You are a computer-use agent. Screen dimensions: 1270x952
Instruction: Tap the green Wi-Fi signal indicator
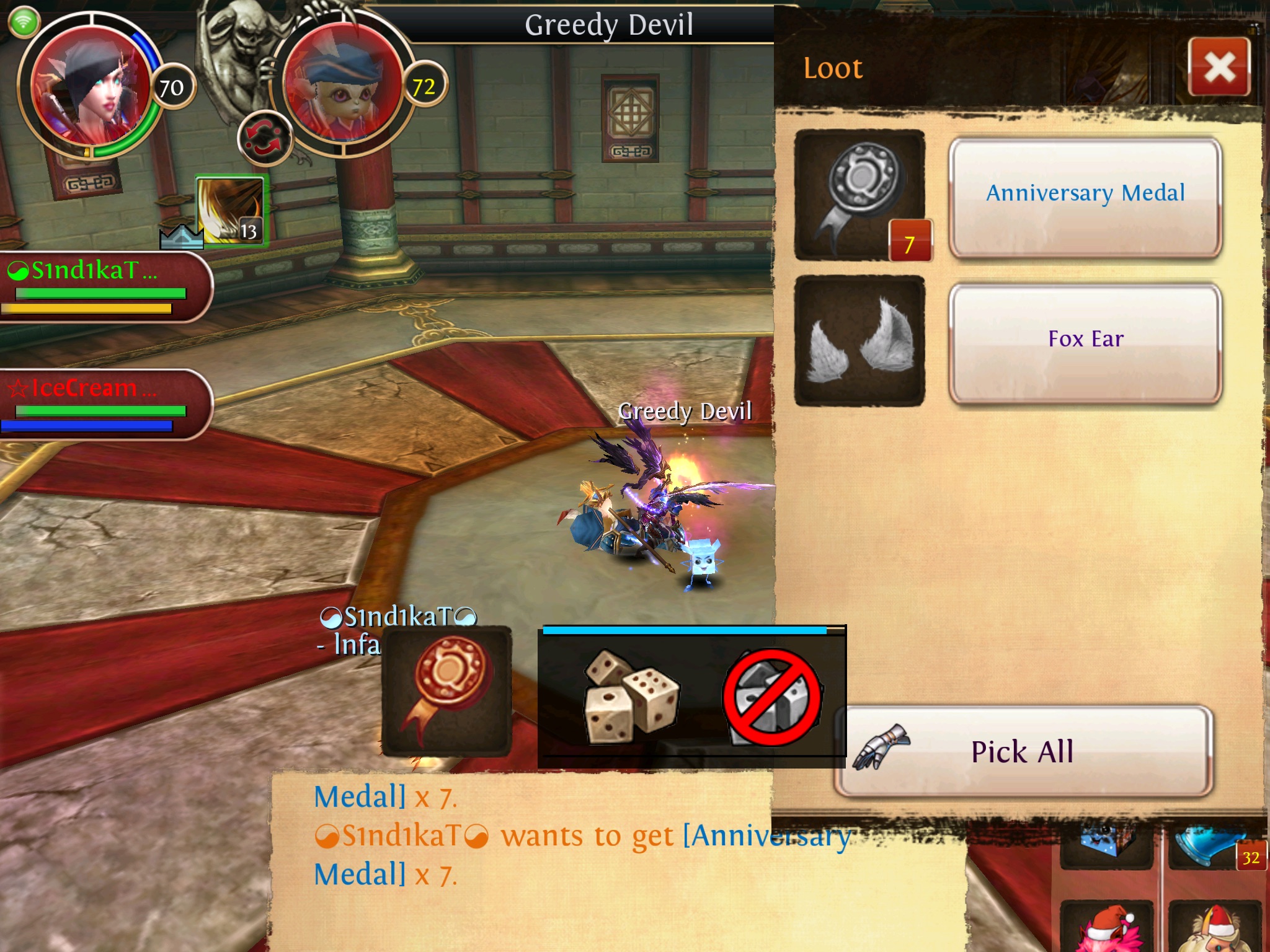[x=24, y=23]
